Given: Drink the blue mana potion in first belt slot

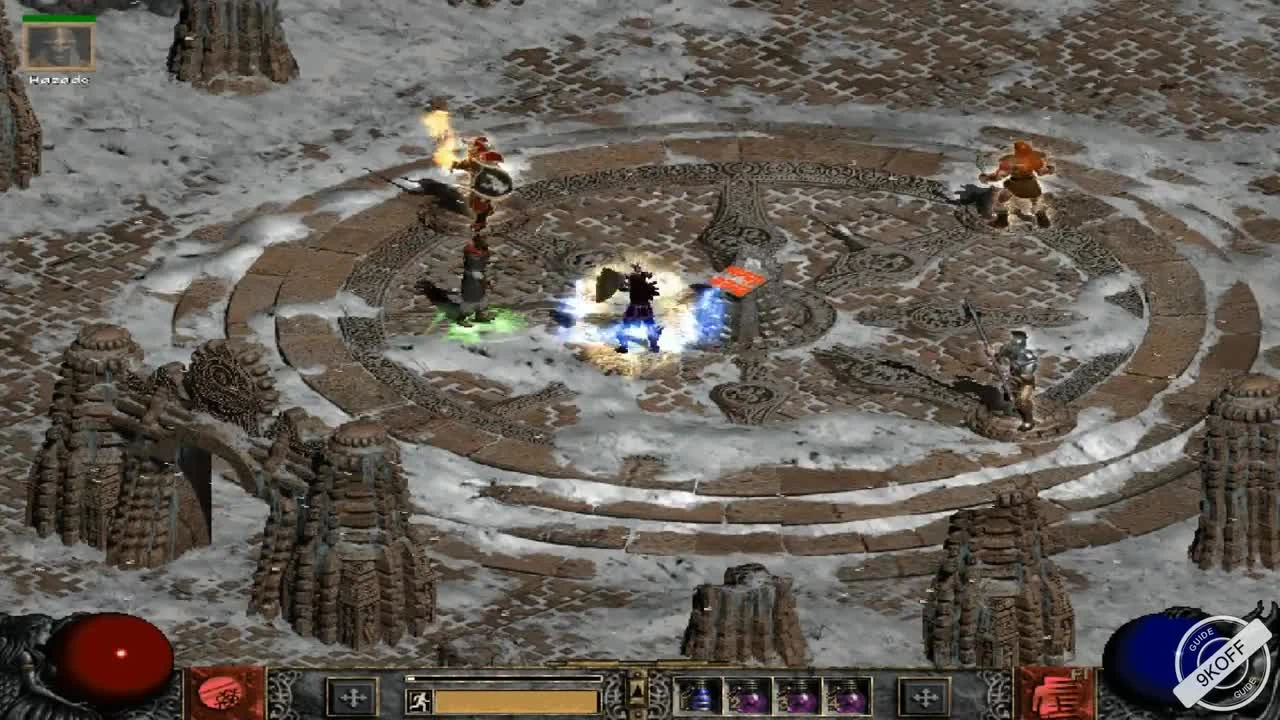Looking at the screenshot, I should tap(696, 697).
